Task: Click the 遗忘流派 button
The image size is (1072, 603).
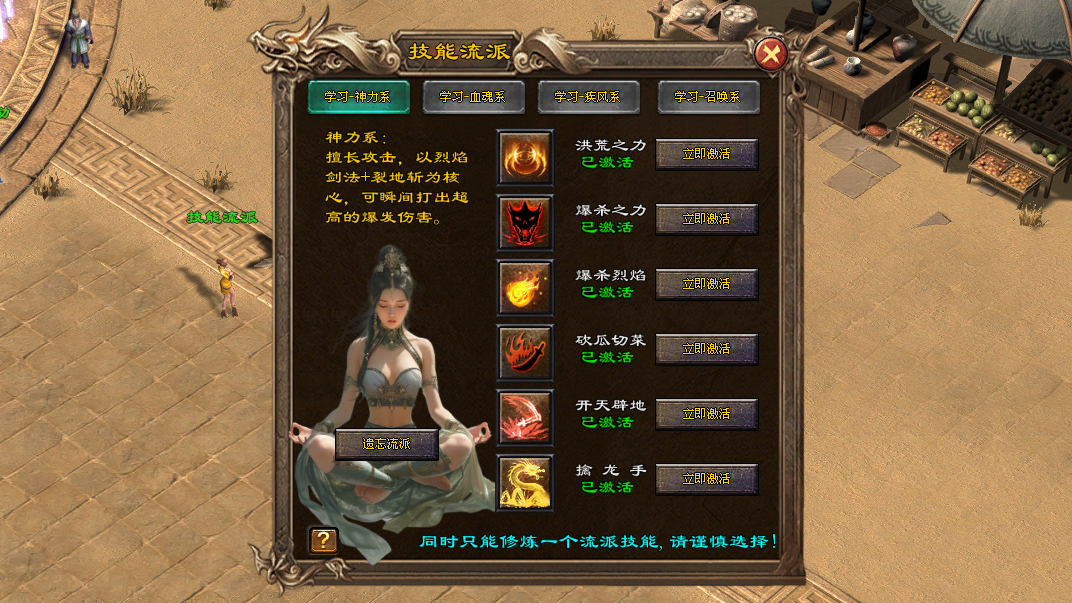Action: click(386, 444)
